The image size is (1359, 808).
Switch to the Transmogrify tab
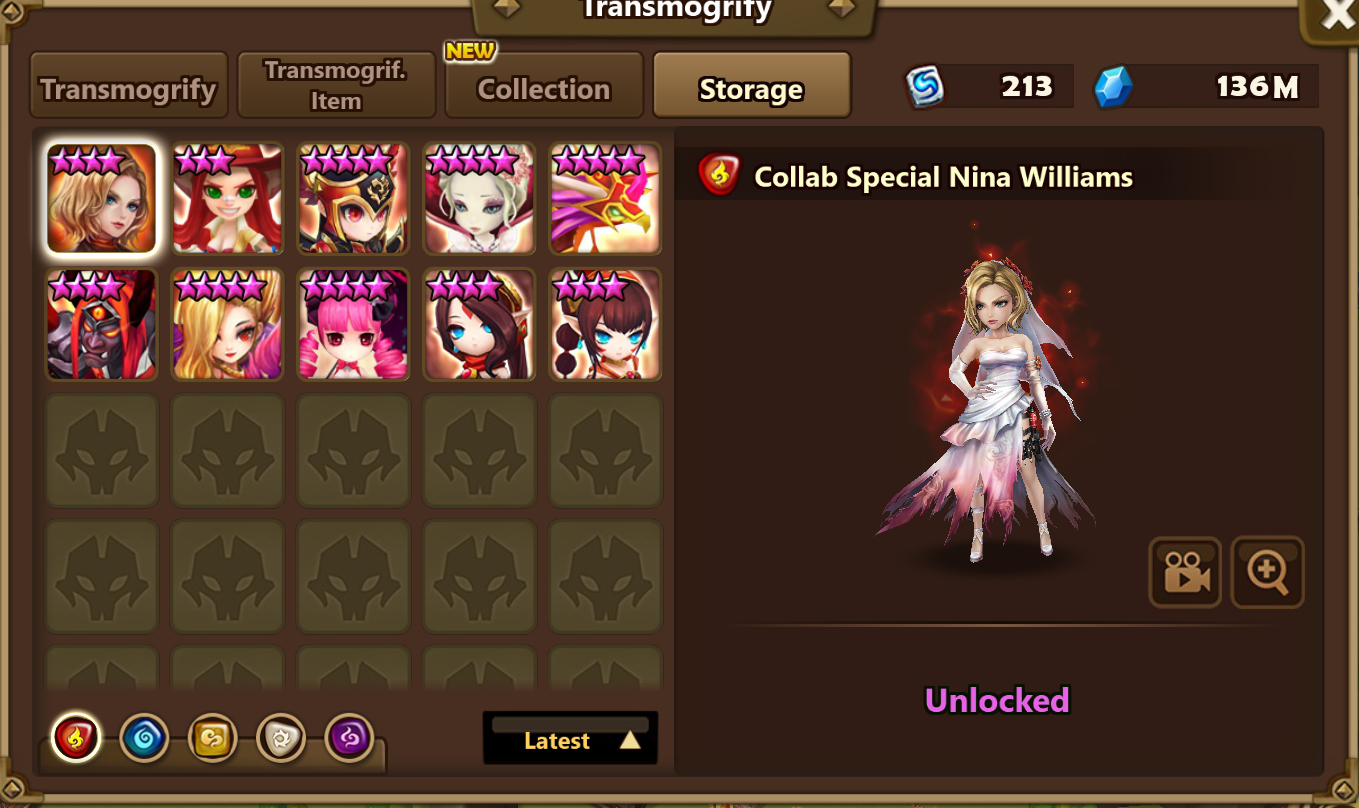(129, 88)
